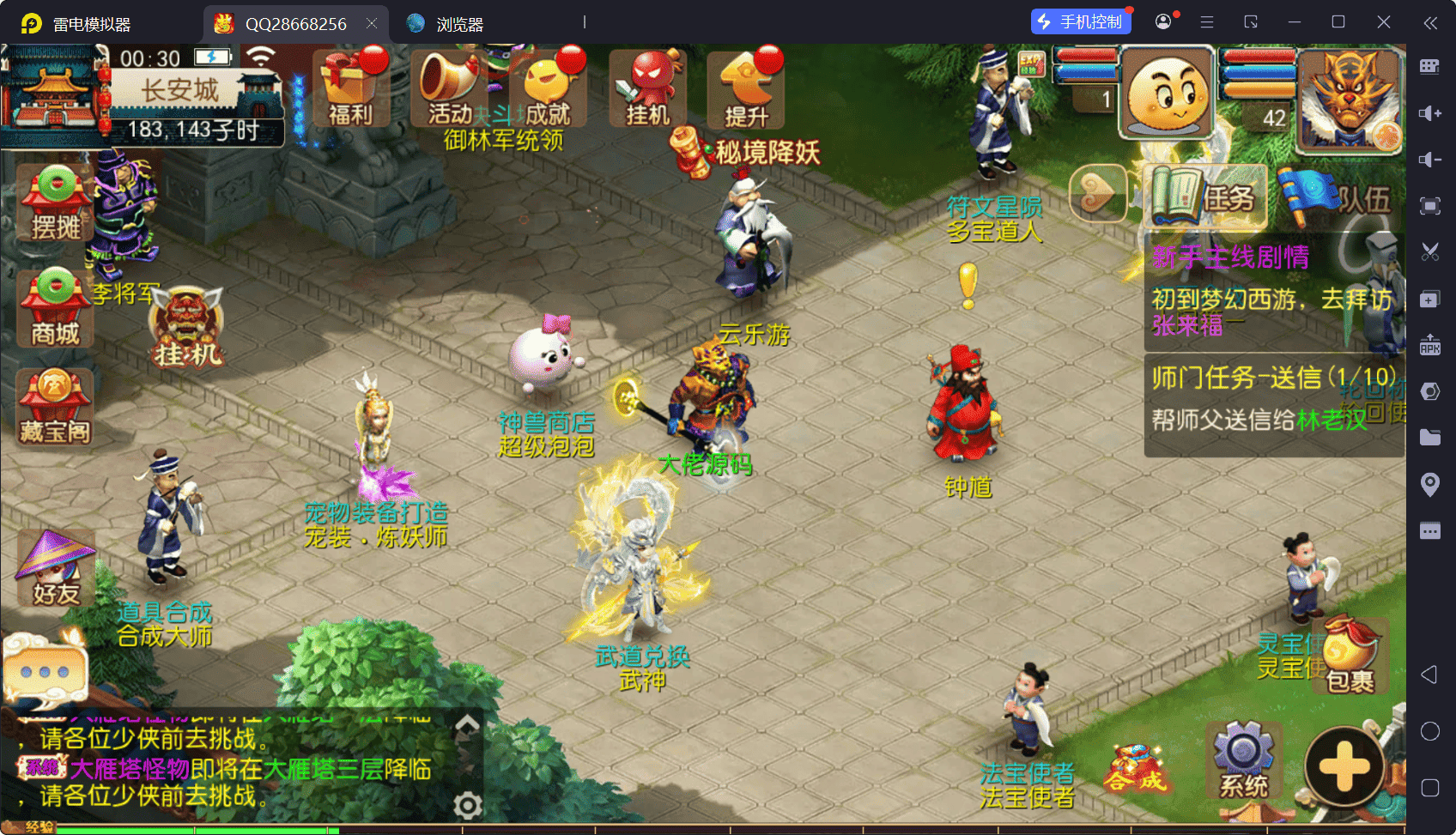Screen dimensions: 1456x835
Task: Open the 藏宝阁 treasure pavilion
Action: 55,408
